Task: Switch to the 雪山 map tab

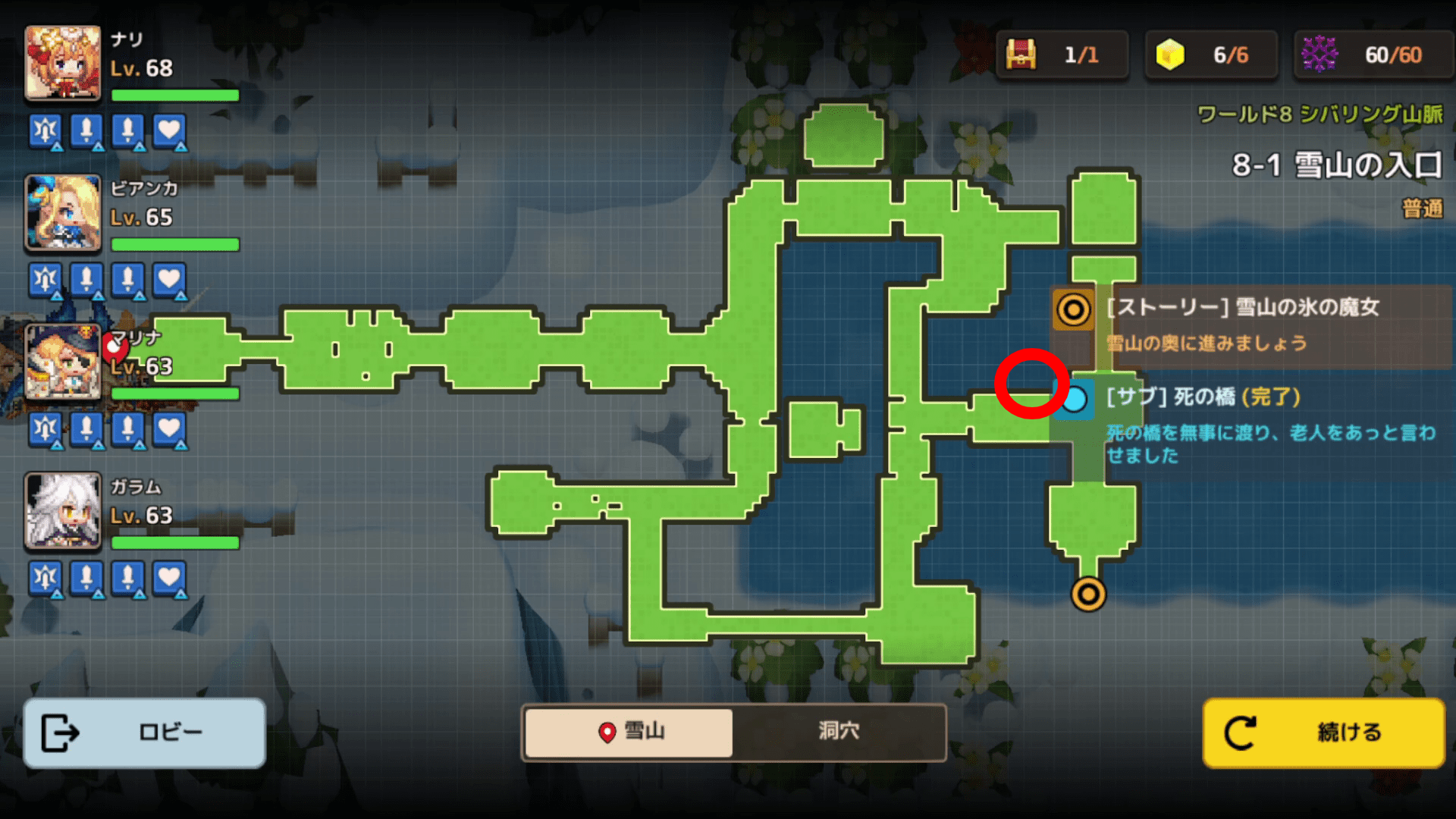Action: (629, 732)
